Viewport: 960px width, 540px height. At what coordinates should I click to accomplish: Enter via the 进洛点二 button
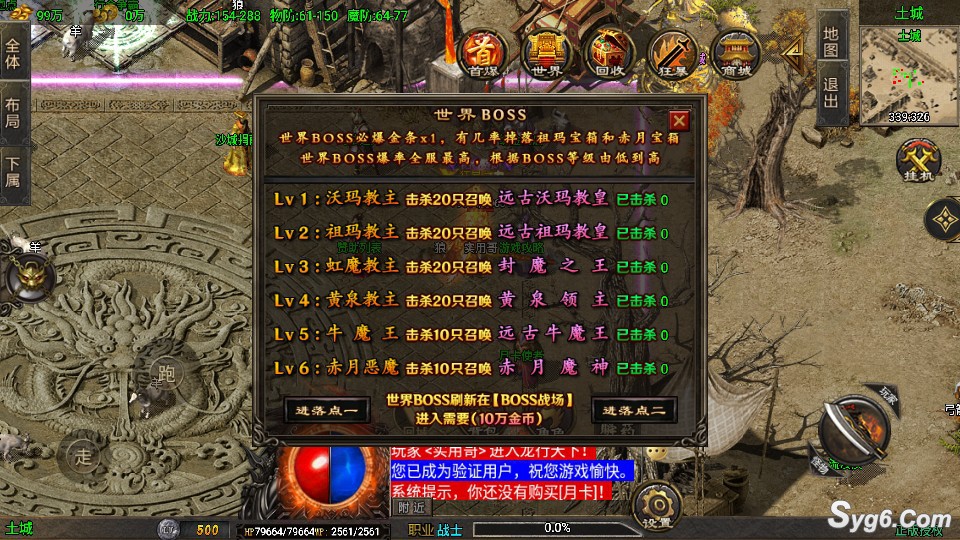tap(634, 409)
